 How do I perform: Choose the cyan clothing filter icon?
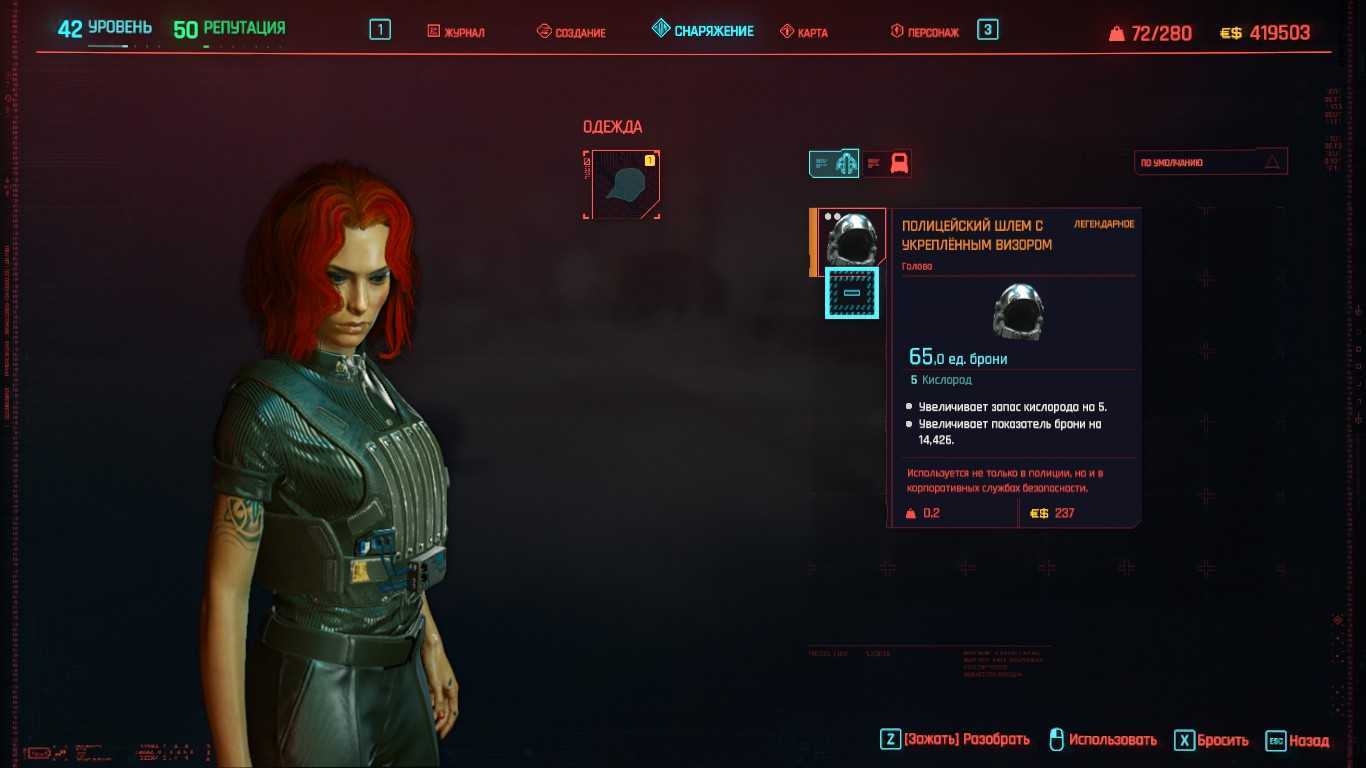[834, 163]
